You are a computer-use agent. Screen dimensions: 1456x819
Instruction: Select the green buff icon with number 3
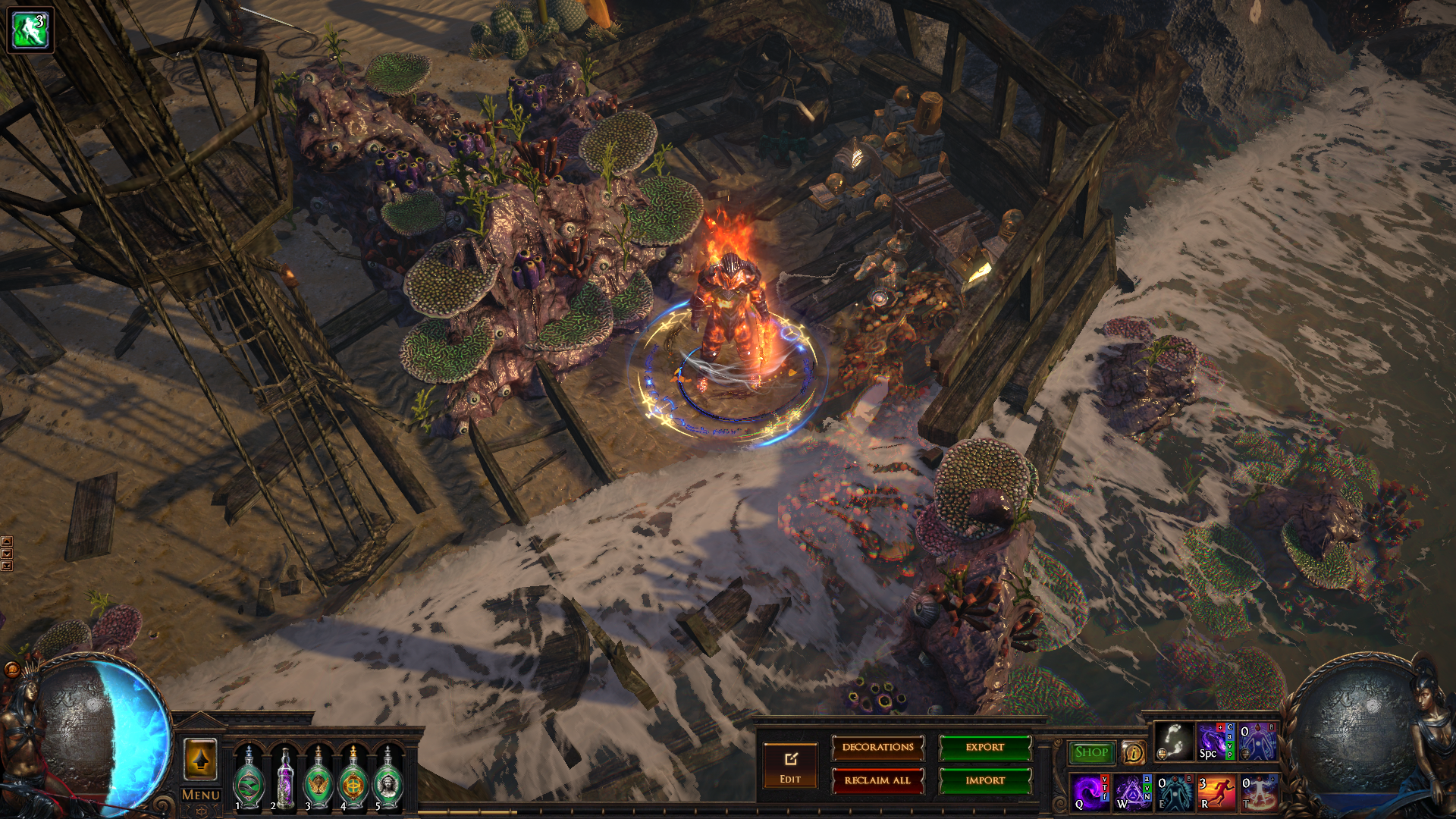30,30
